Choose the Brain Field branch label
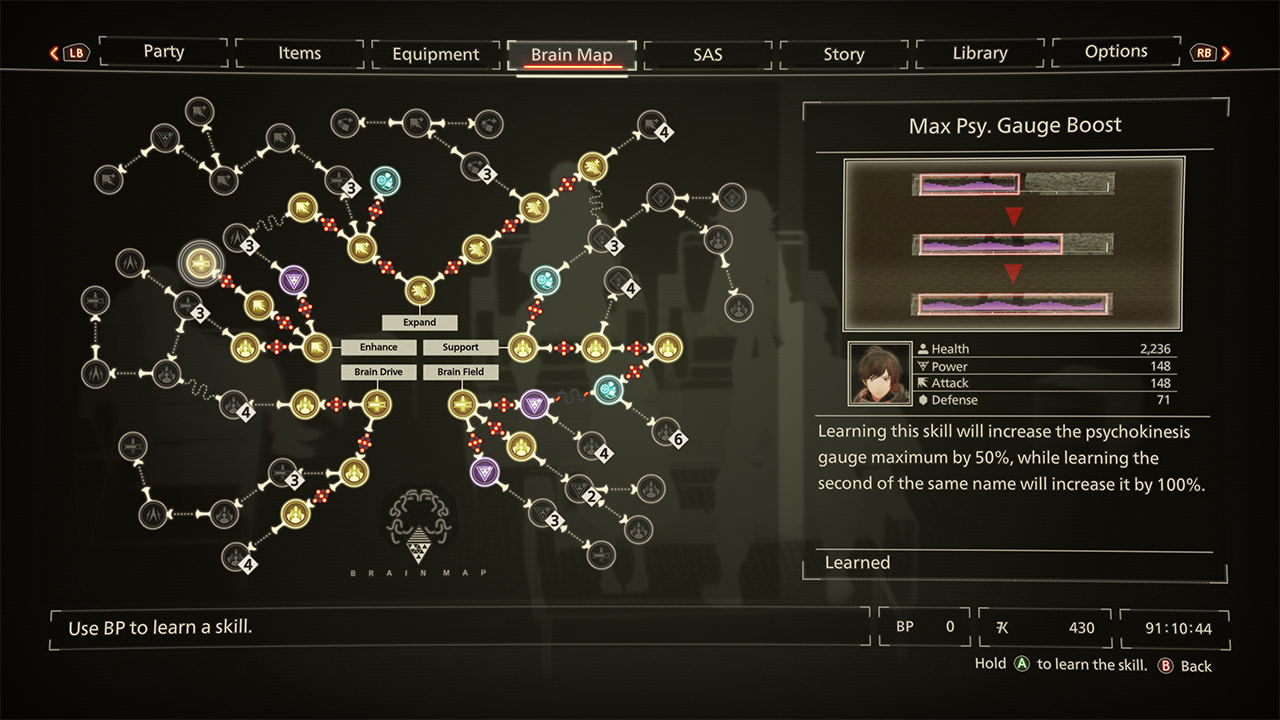The height and width of the screenshot is (720, 1280). point(461,372)
